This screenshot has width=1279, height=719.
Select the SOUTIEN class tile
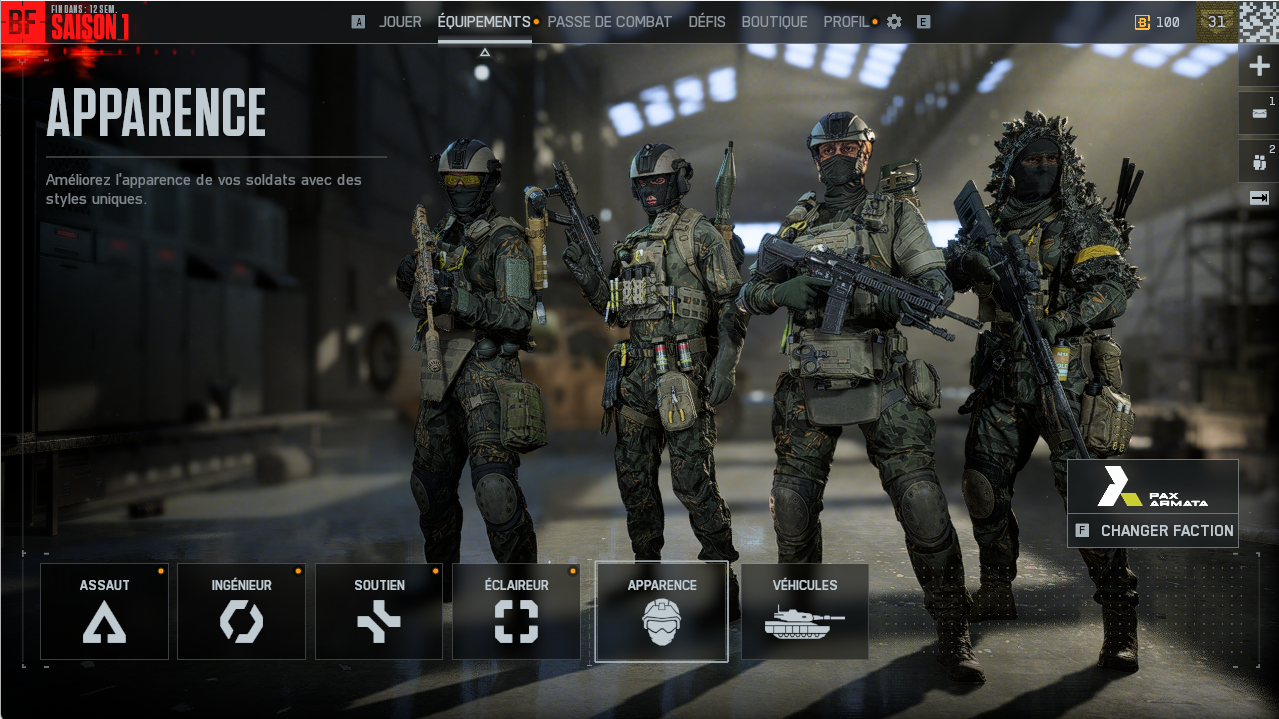pyautogui.click(x=379, y=611)
